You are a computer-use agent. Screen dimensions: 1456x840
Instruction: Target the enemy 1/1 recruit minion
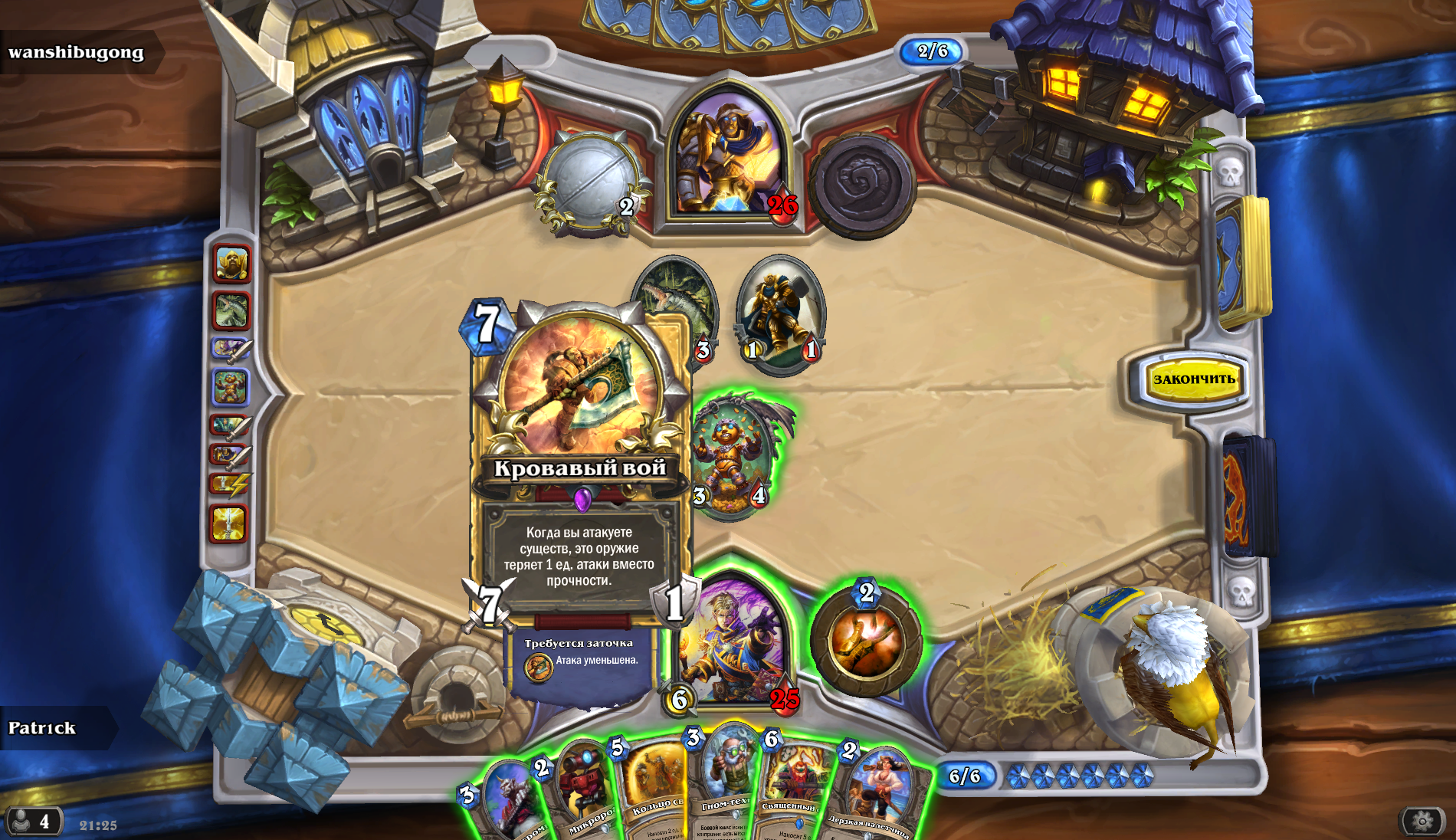click(x=780, y=314)
